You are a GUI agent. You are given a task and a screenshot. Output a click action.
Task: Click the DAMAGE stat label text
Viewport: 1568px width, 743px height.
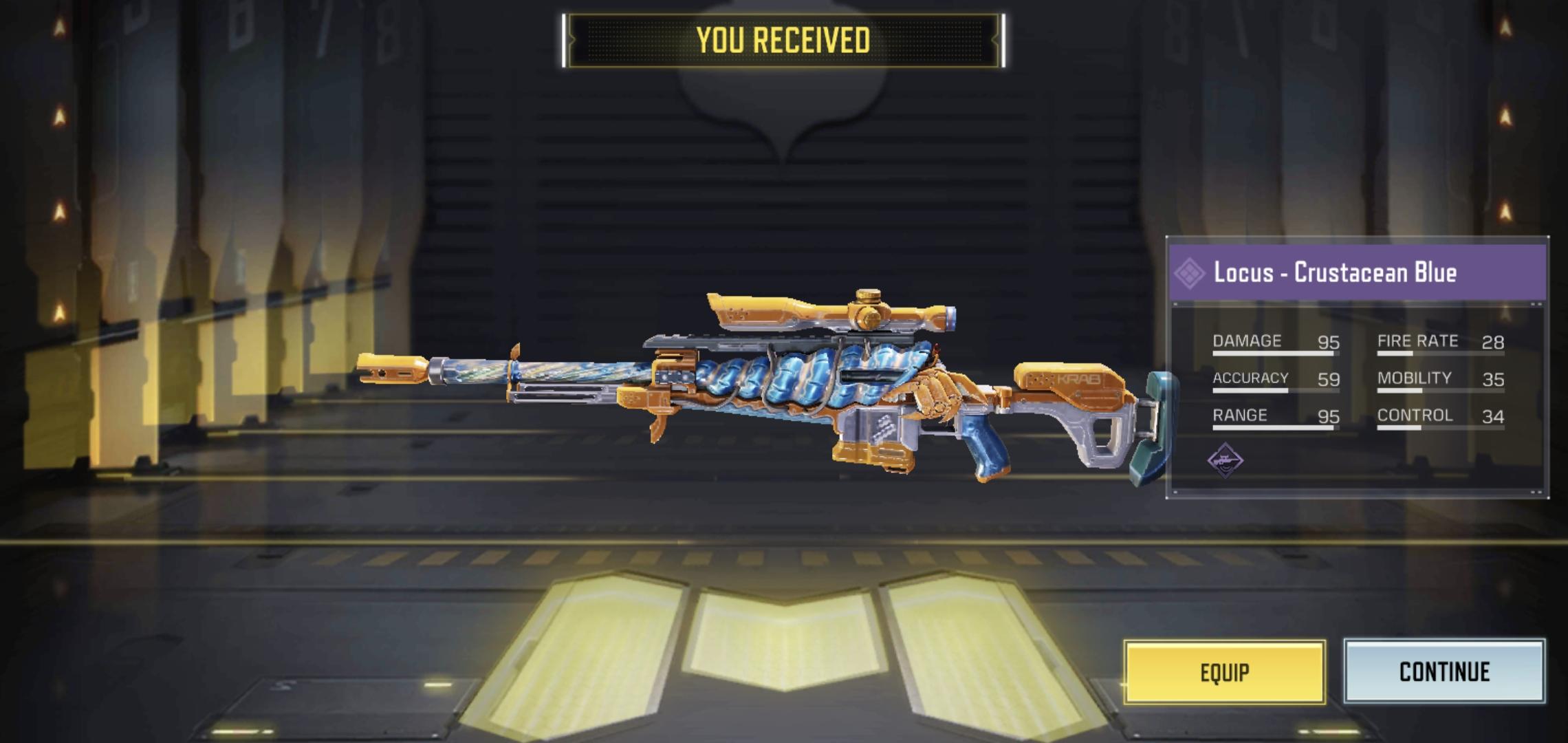click(1246, 341)
